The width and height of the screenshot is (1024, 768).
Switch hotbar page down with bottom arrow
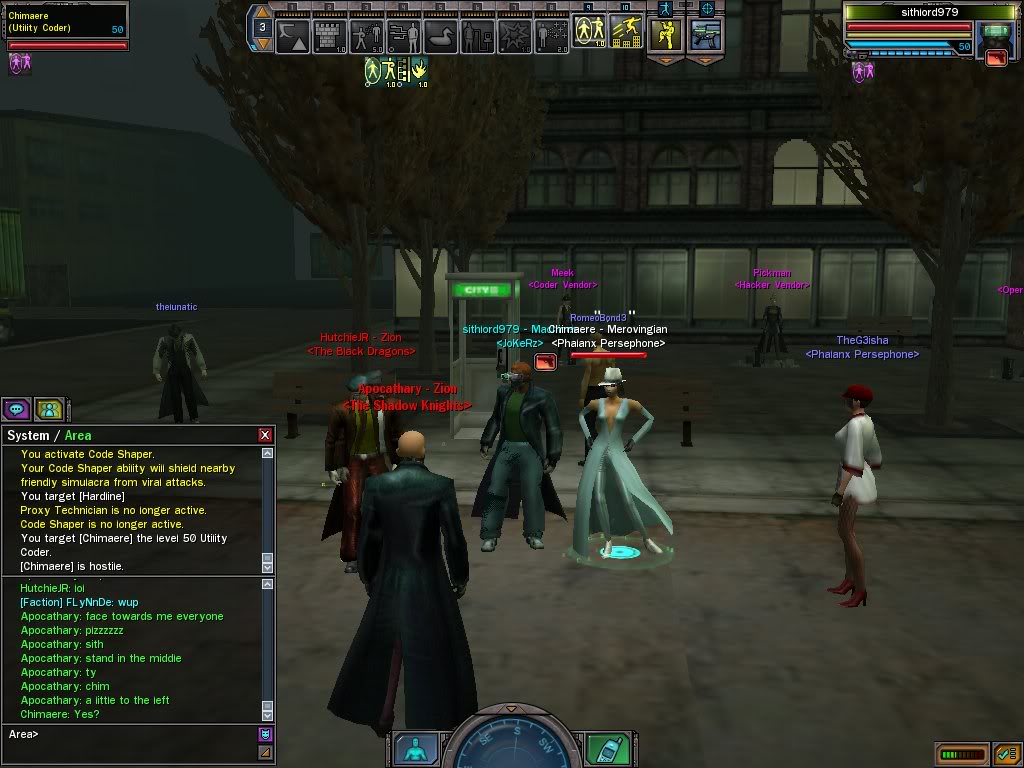(x=261, y=43)
